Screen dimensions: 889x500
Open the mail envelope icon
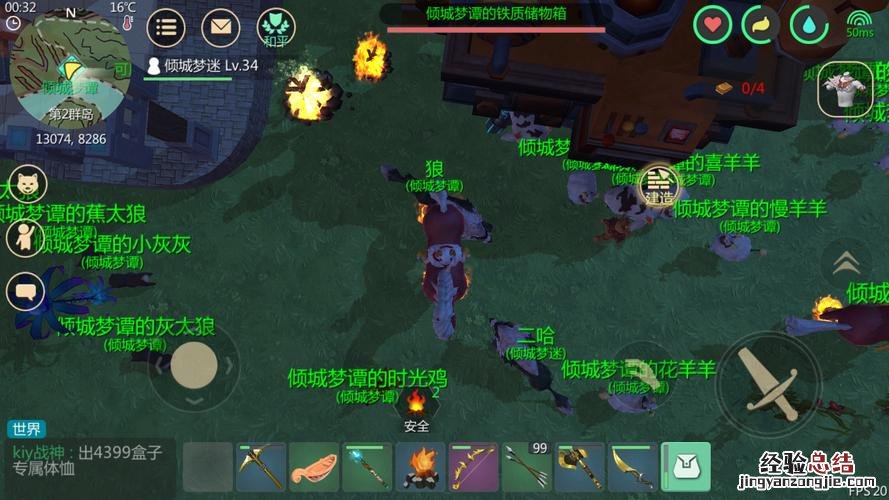(x=221, y=27)
